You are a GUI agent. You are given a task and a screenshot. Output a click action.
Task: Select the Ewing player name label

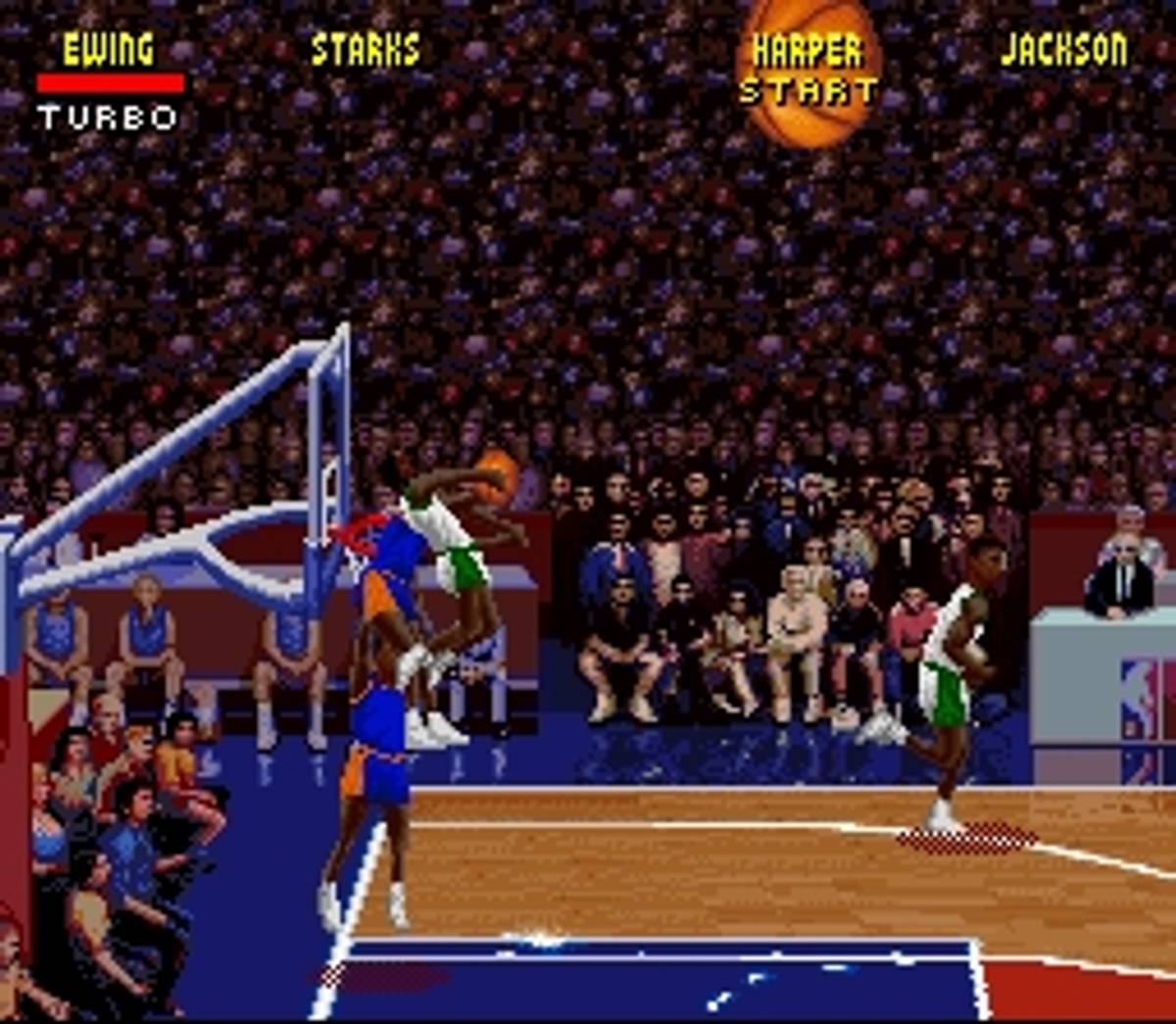click(x=108, y=49)
